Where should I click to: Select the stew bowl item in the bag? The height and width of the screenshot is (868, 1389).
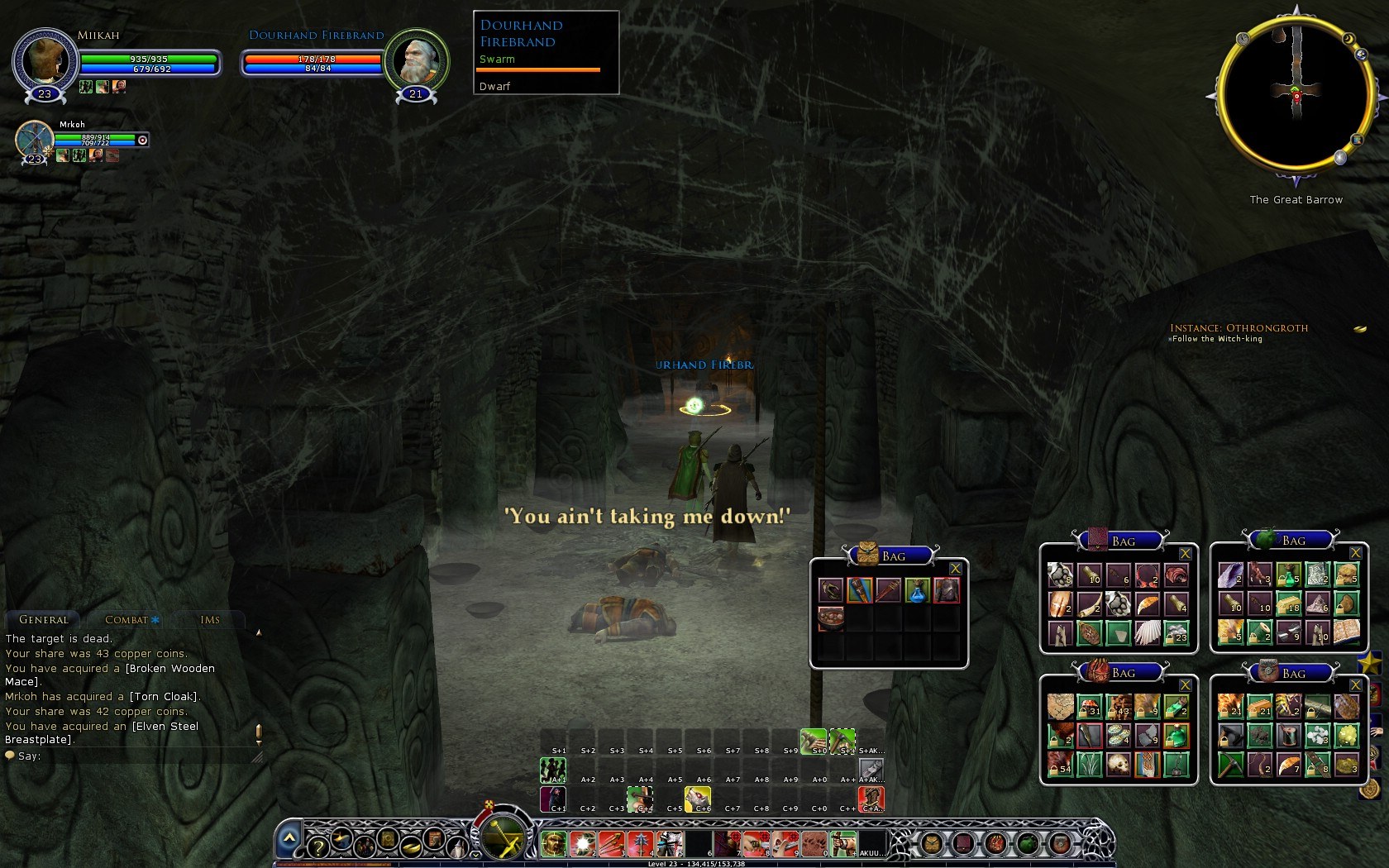[x=831, y=618]
